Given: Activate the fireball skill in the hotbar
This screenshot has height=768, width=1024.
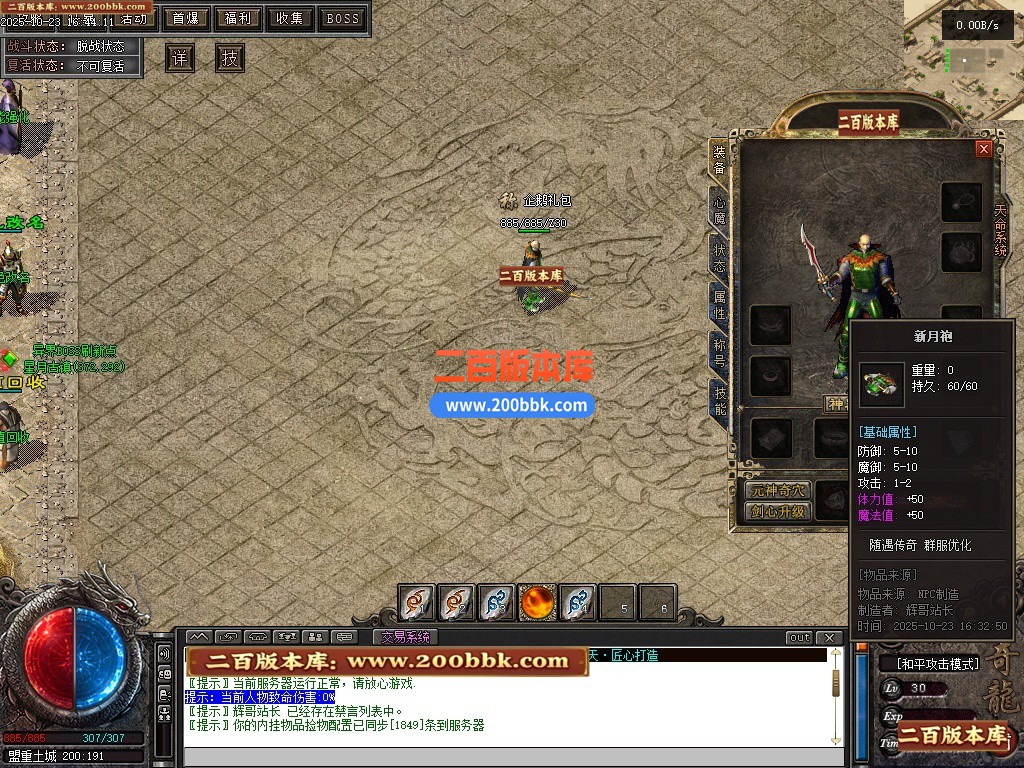Looking at the screenshot, I should 537,602.
